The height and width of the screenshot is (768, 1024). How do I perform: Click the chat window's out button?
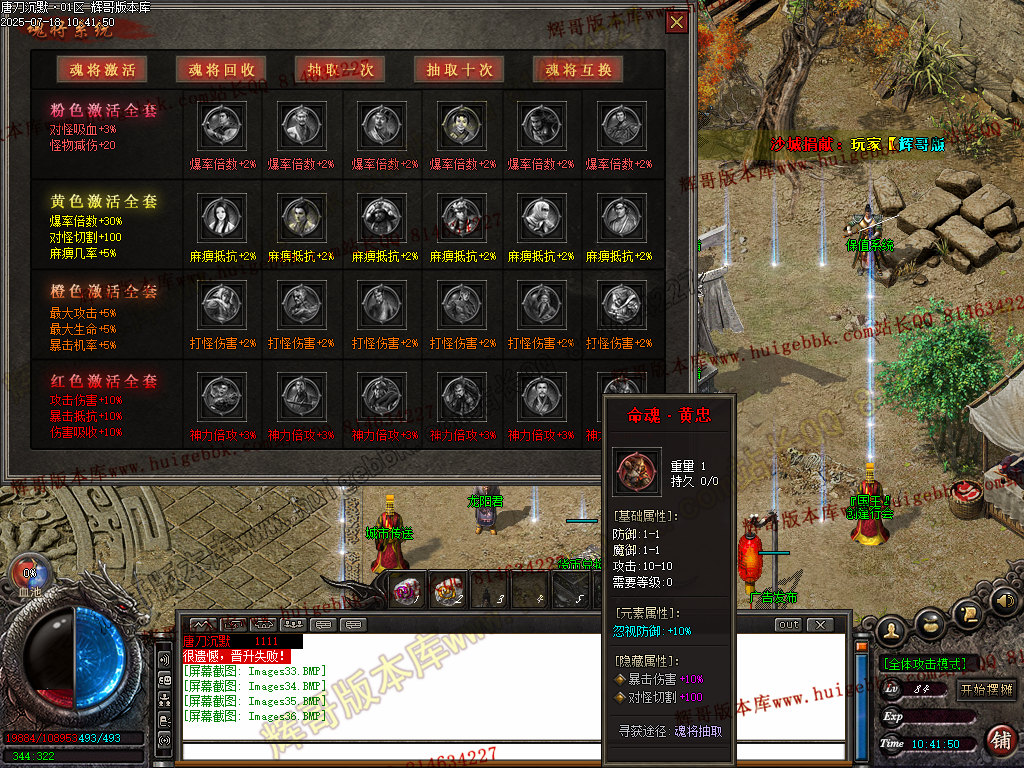789,625
